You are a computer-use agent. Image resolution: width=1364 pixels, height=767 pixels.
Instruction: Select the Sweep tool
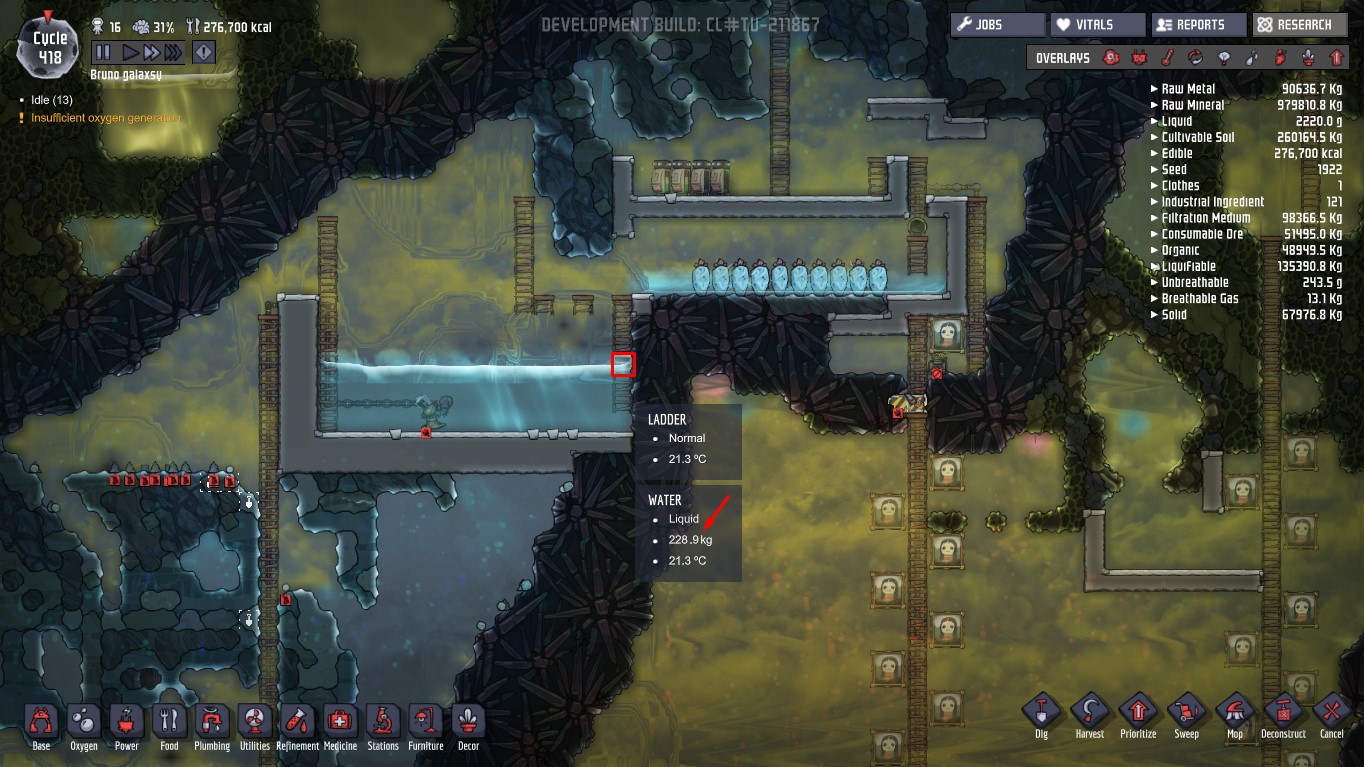pyautogui.click(x=1186, y=713)
